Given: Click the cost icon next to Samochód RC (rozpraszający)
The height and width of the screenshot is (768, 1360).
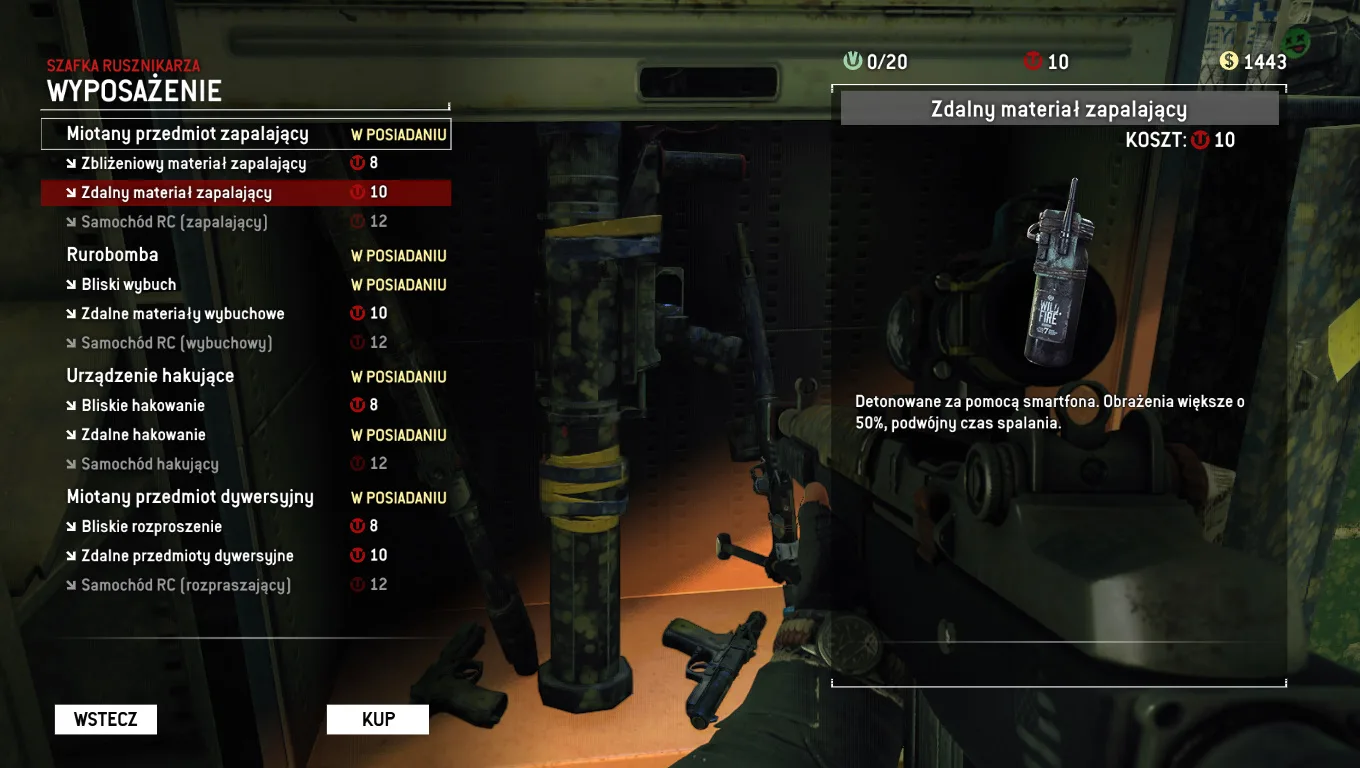Looking at the screenshot, I should pyautogui.click(x=357, y=584).
